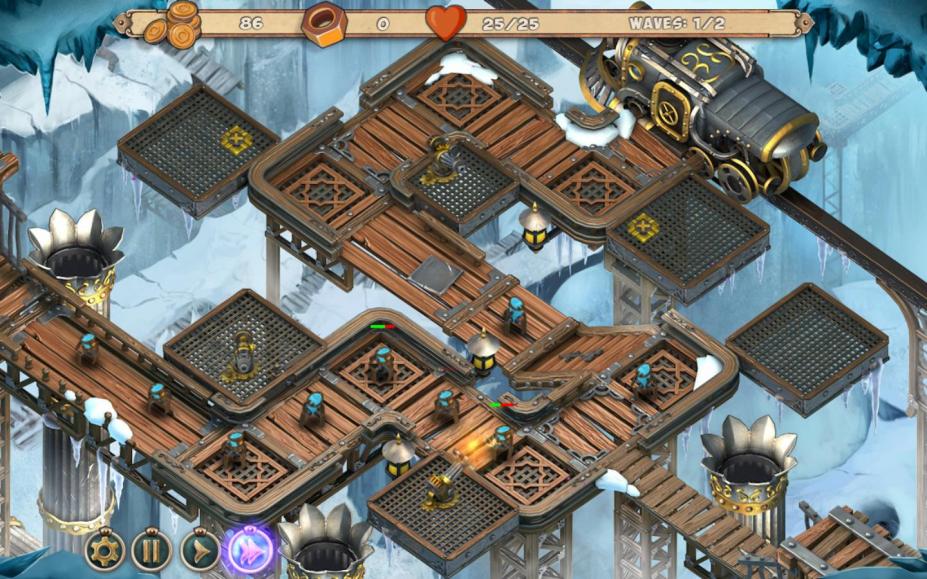Open the gear settings menu
The width and height of the screenshot is (927, 579).
coord(104,549)
